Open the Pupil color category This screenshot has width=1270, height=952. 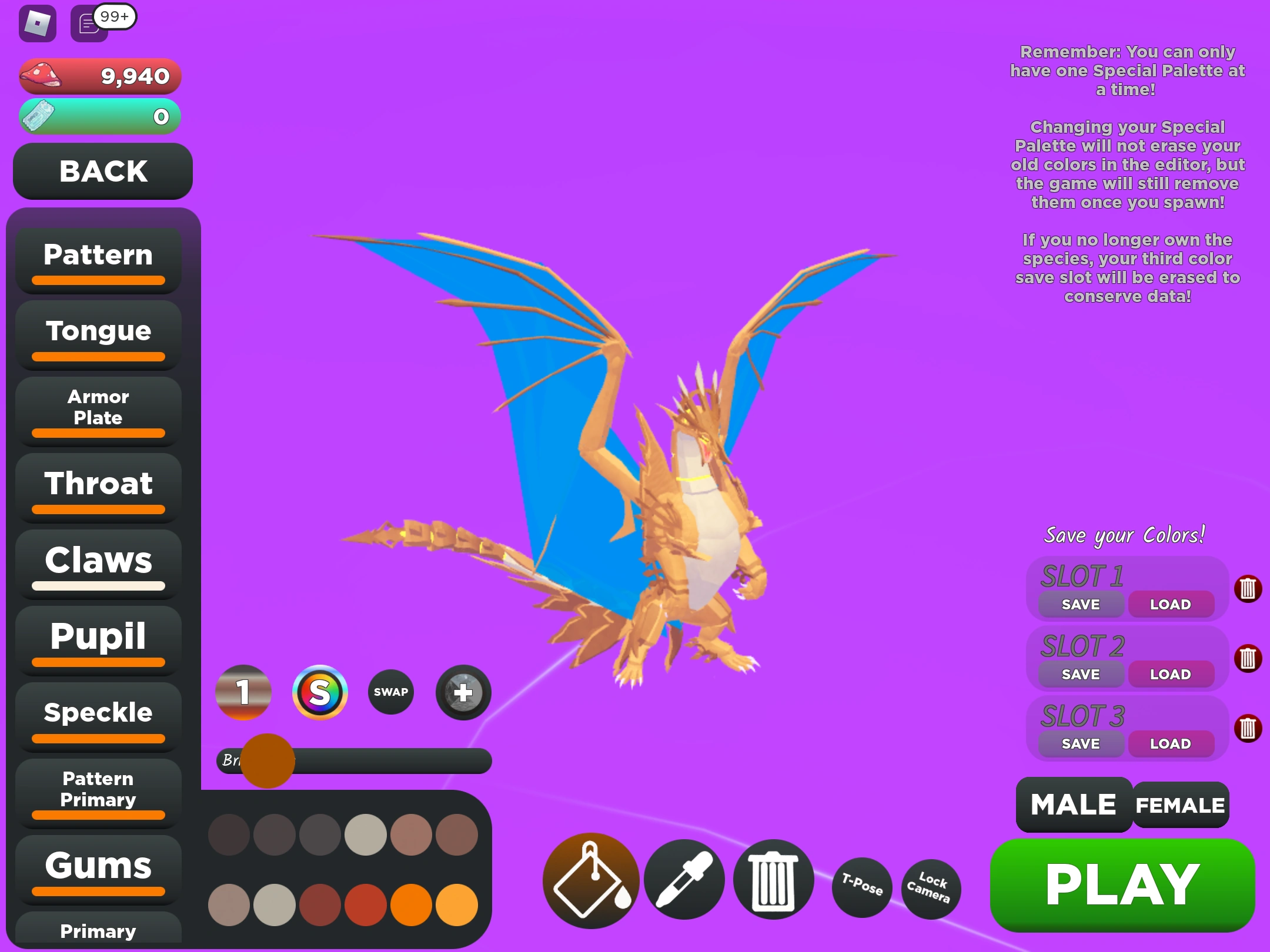point(98,636)
